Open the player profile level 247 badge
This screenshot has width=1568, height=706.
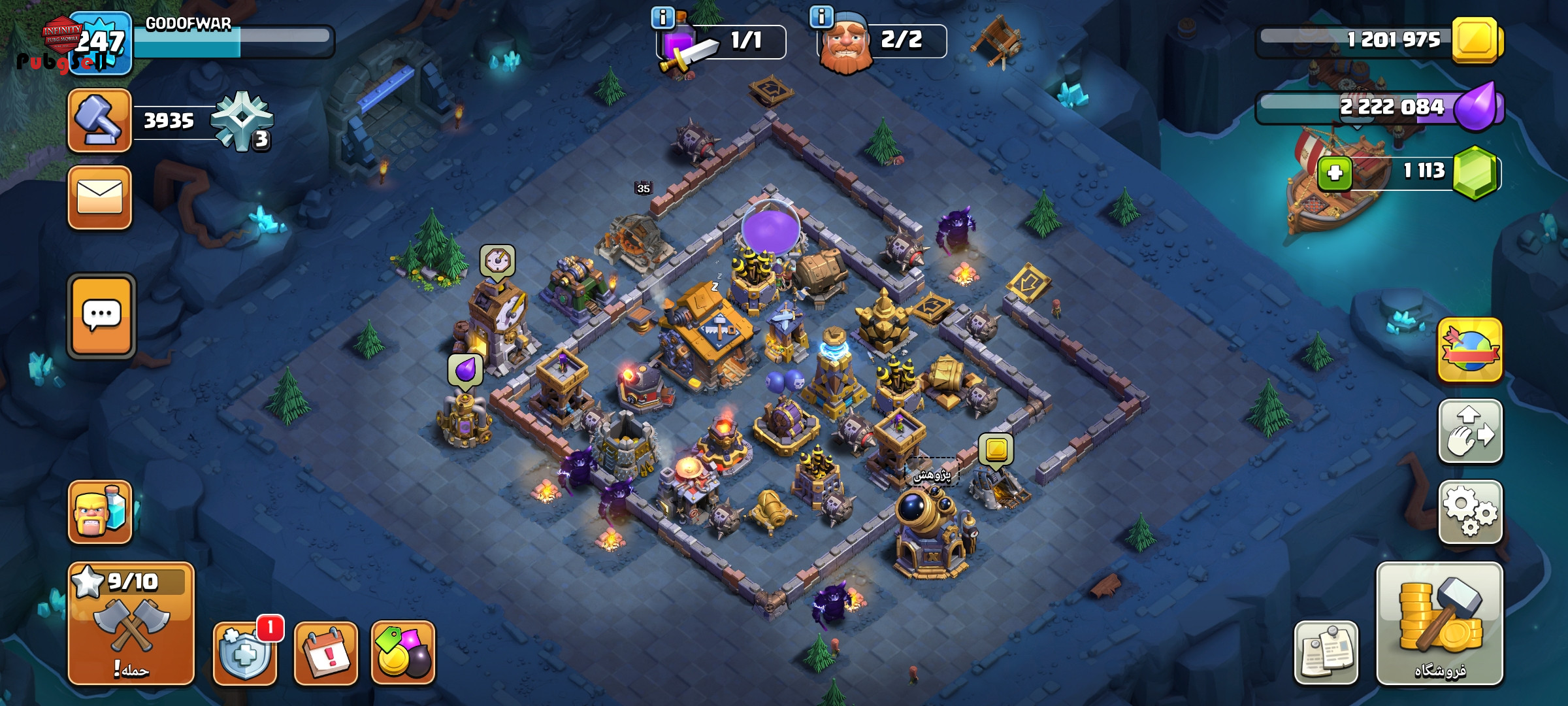click(x=100, y=43)
